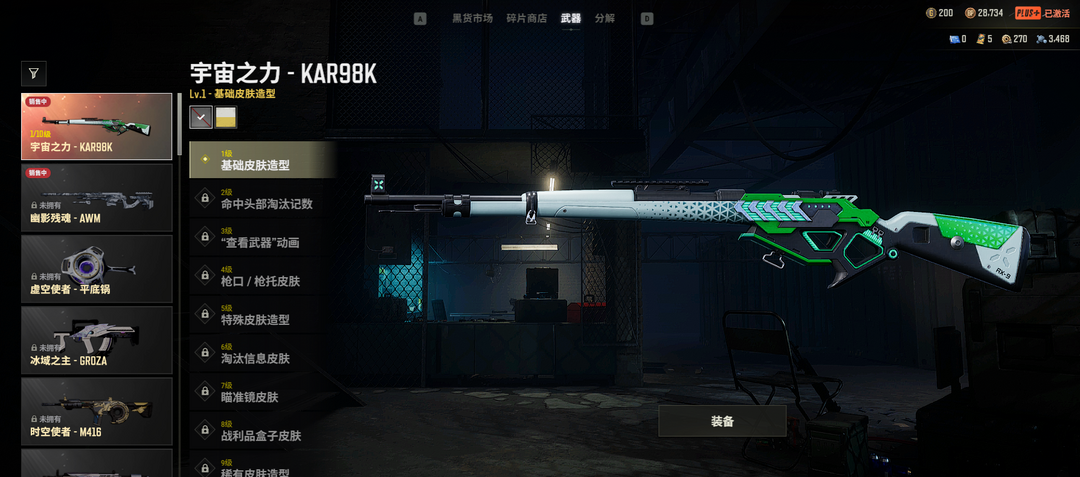Open level 8 战利品盒子皮肤 row
Image resolution: width=1080 pixels, height=477 pixels.
[x=262, y=433]
